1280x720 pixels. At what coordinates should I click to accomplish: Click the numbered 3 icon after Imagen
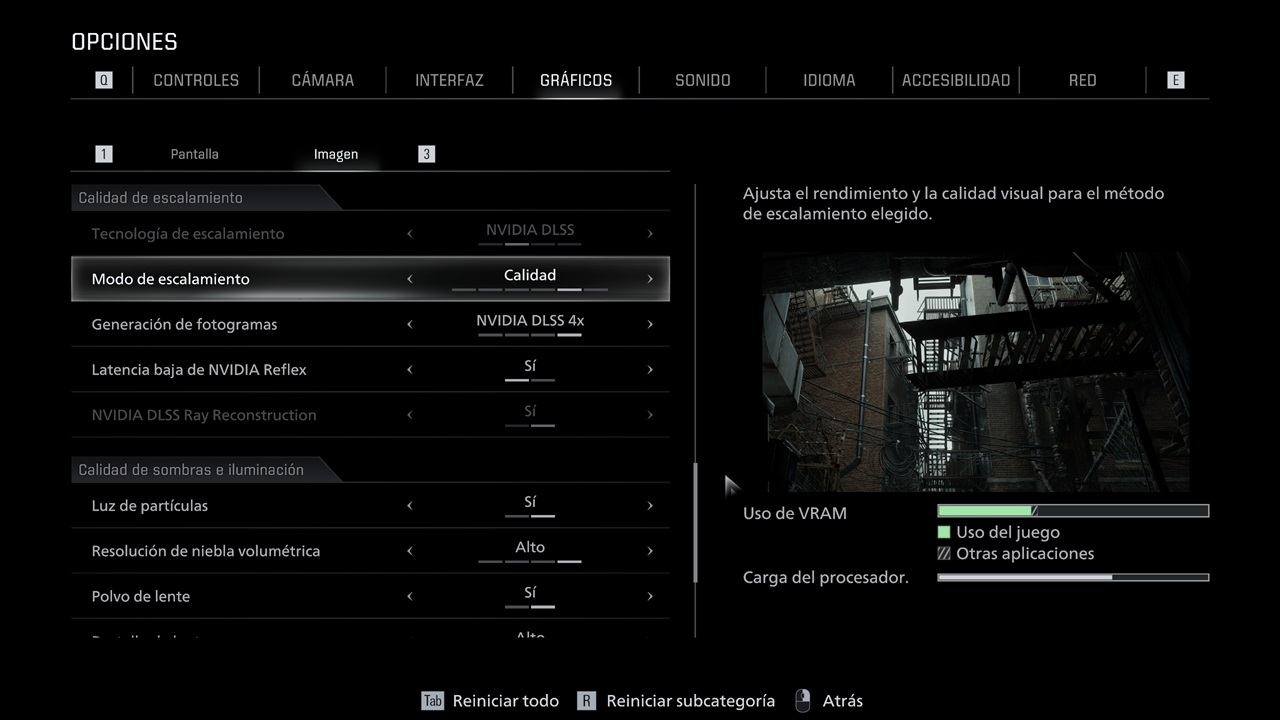click(x=426, y=153)
